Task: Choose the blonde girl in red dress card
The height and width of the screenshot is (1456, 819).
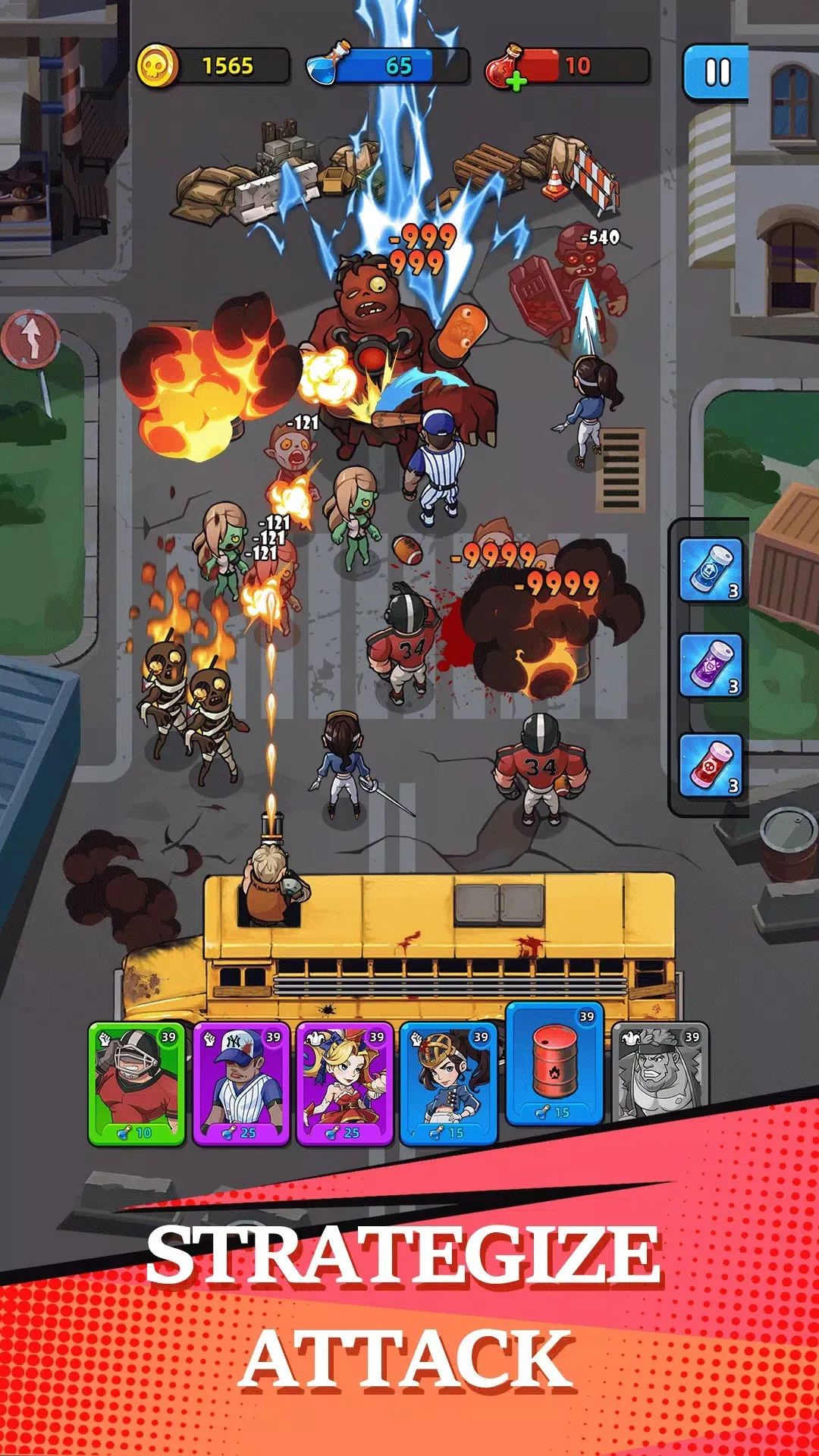Action: pos(345,1083)
